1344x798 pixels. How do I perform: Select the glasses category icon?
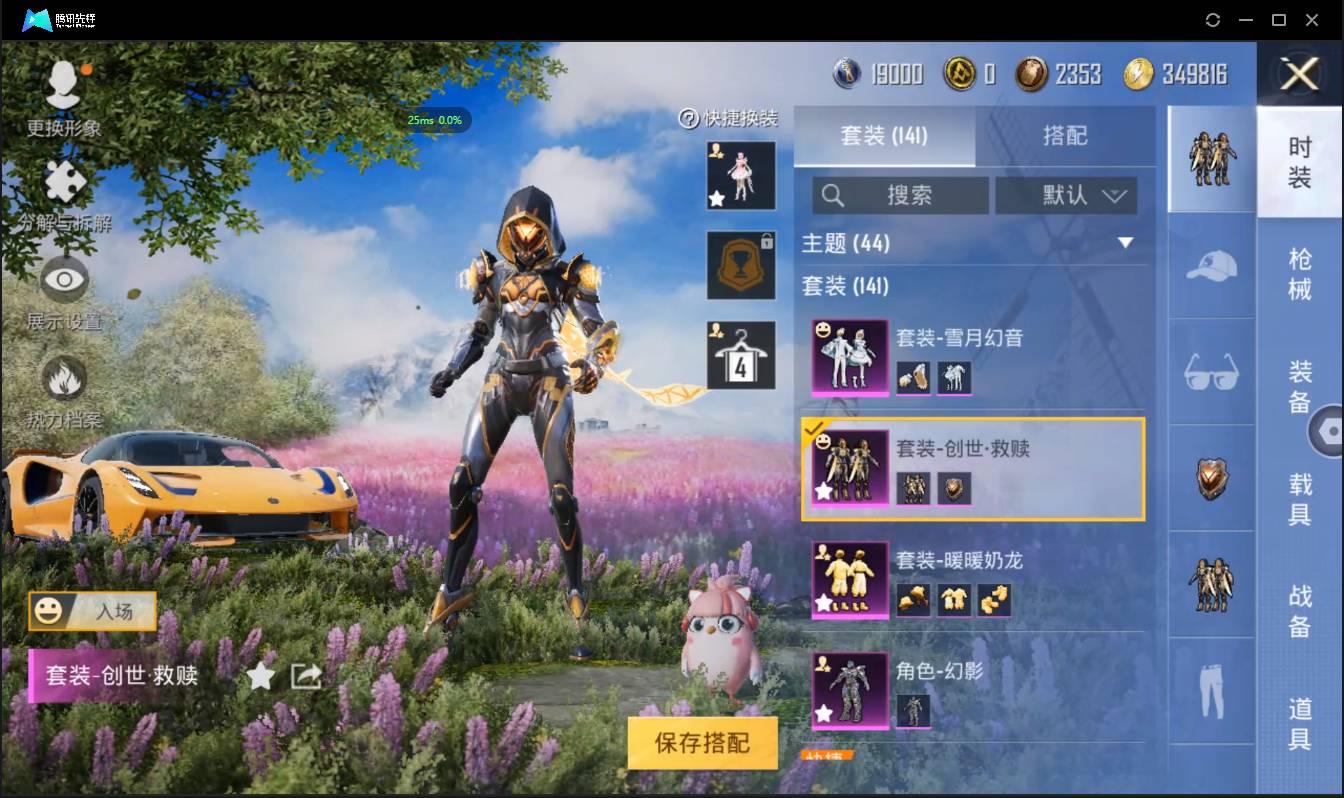point(1210,372)
